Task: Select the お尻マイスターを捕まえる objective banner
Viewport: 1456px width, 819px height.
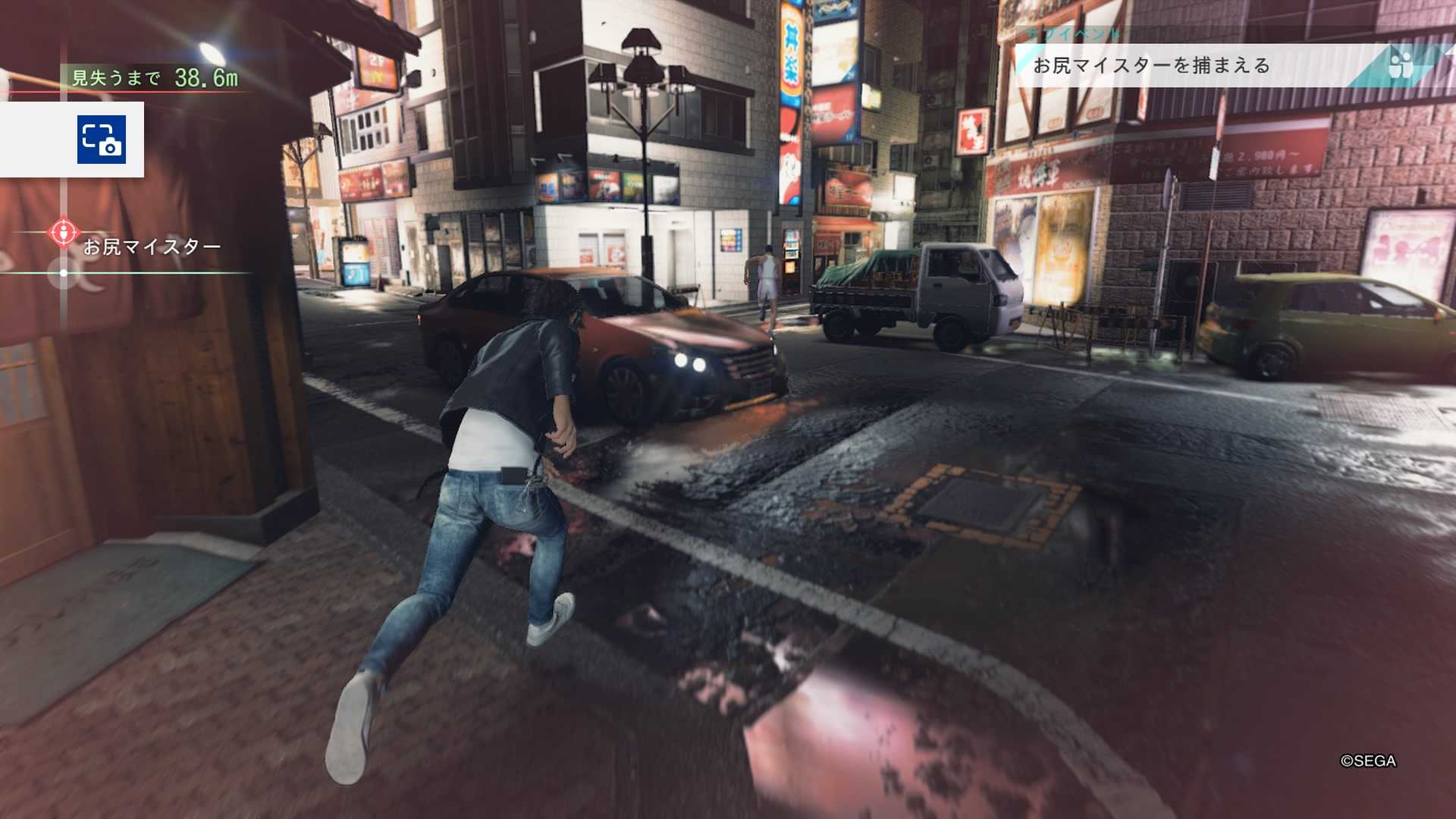Action: pyautogui.click(x=1153, y=66)
